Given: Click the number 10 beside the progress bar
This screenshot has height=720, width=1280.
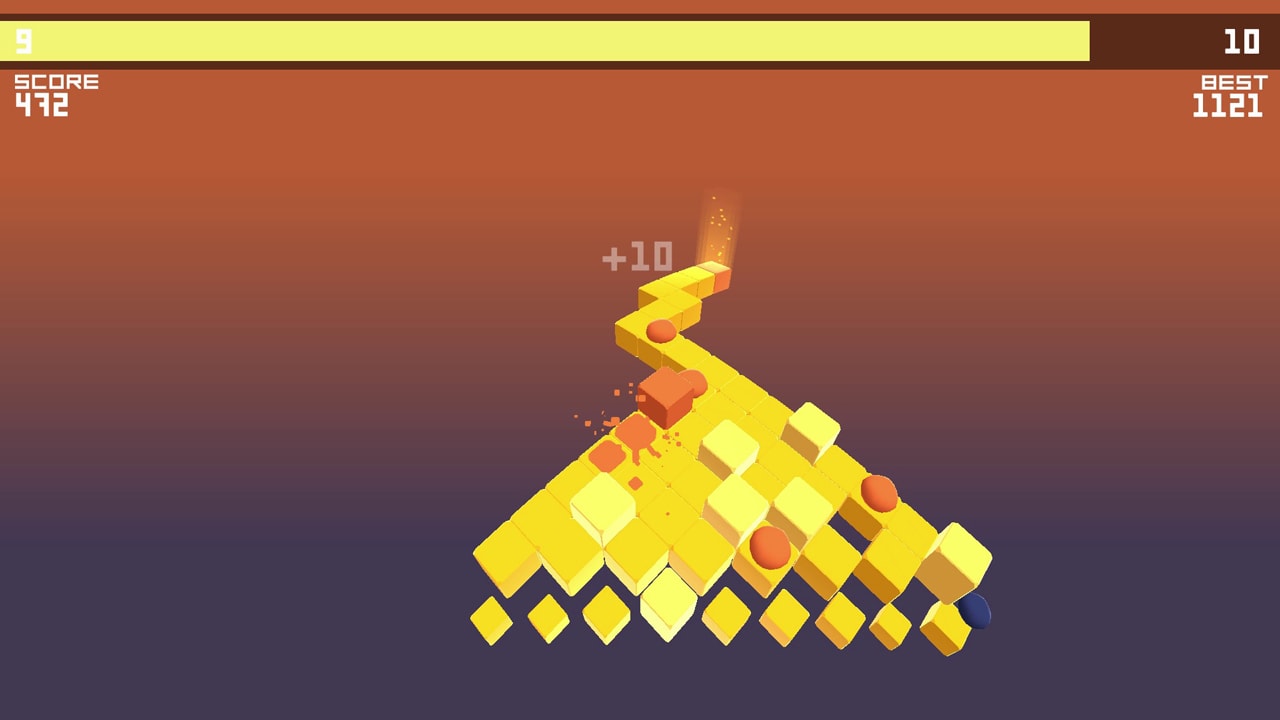Looking at the screenshot, I should (x=1244, y=42).
